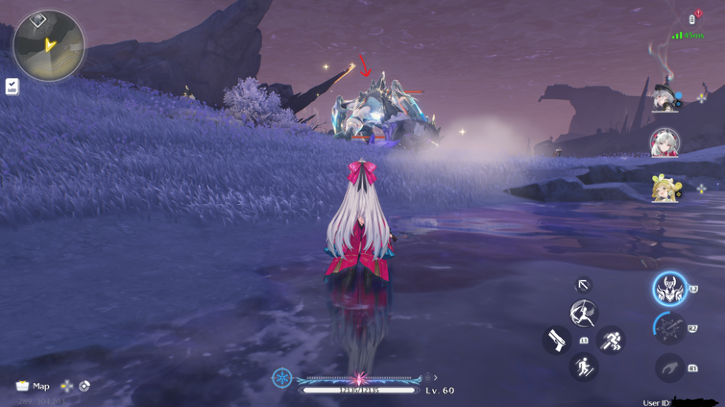Select the silver-haired active character portrait
This screenshot has width=725, height=407.
(665, 143)
